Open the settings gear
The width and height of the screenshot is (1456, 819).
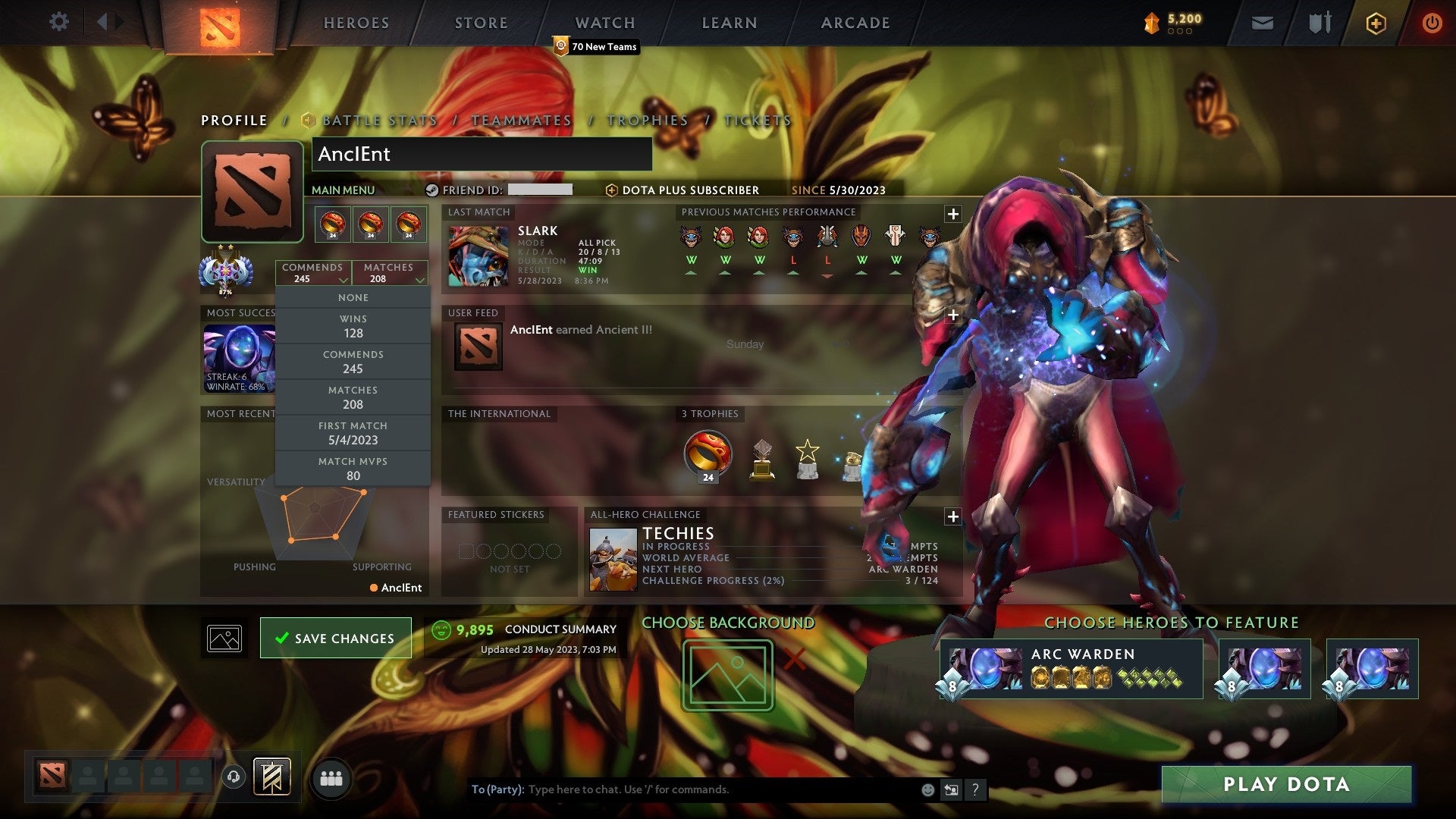(59, 22)
